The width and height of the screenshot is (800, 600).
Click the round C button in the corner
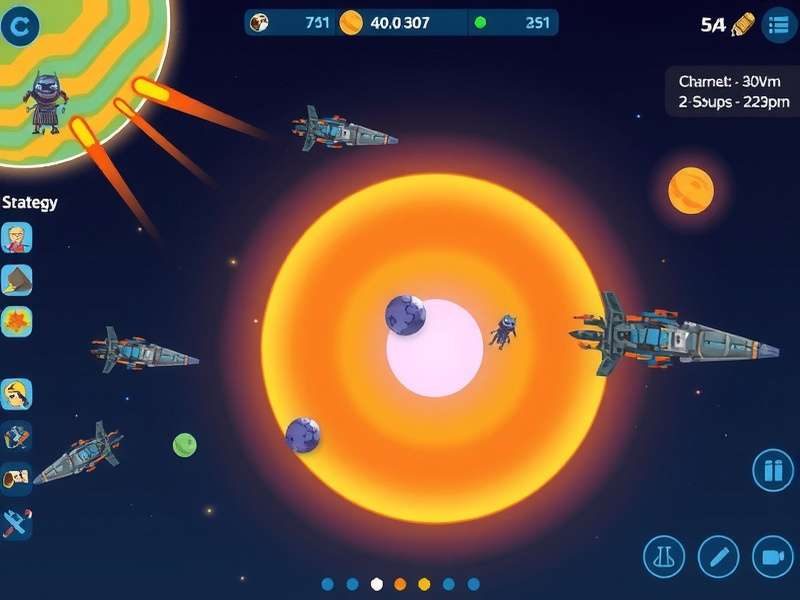tap(19, 28)
